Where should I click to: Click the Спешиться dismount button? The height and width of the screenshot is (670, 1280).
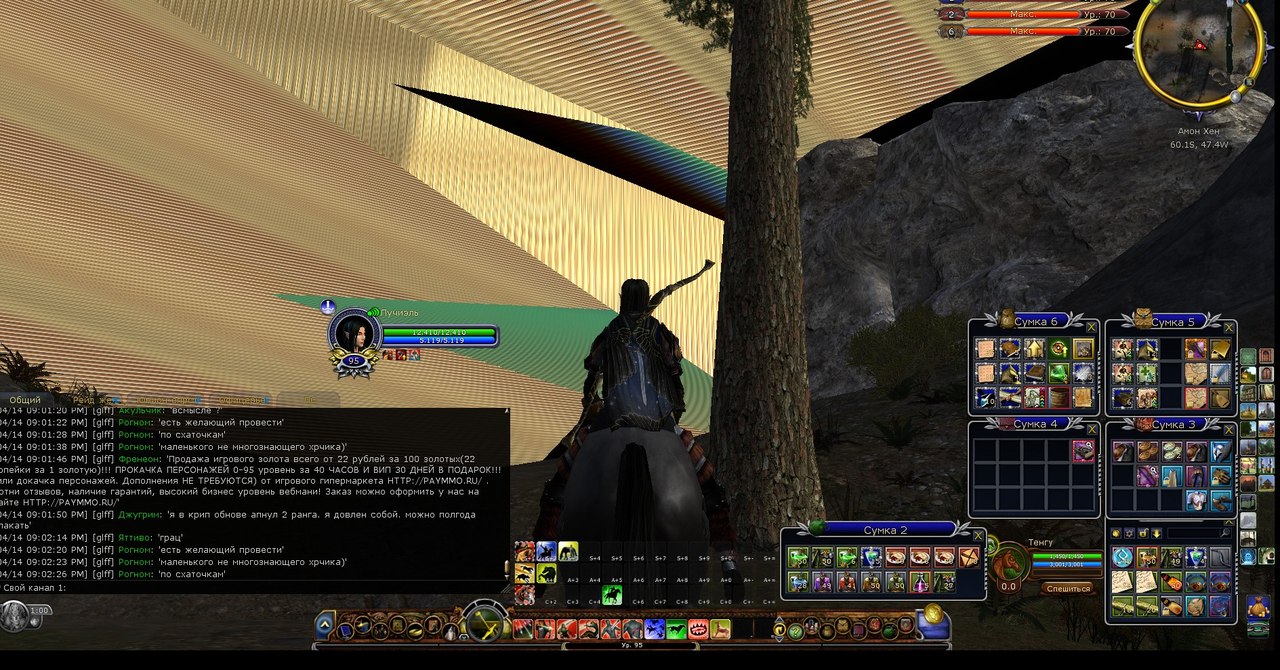click(1066, 588)
